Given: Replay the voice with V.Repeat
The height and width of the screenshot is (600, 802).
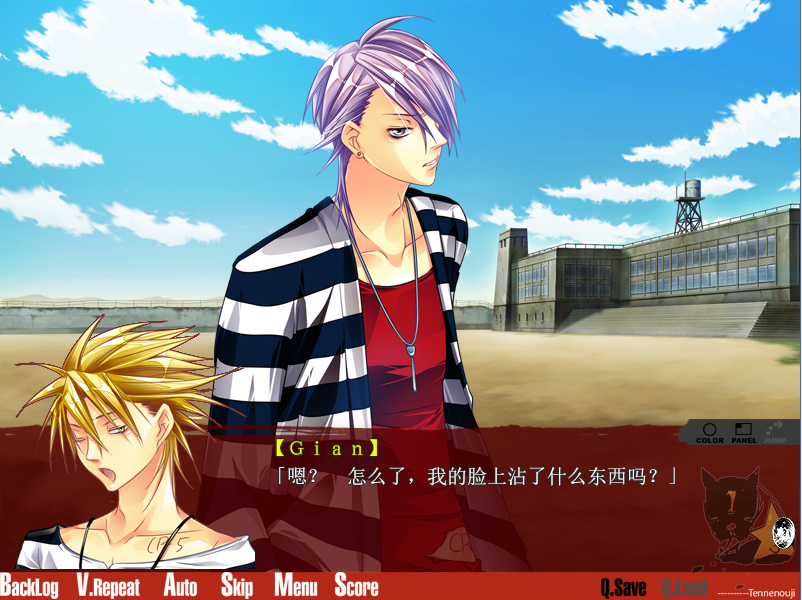Looking at the screenshot, I should (108, 586).
